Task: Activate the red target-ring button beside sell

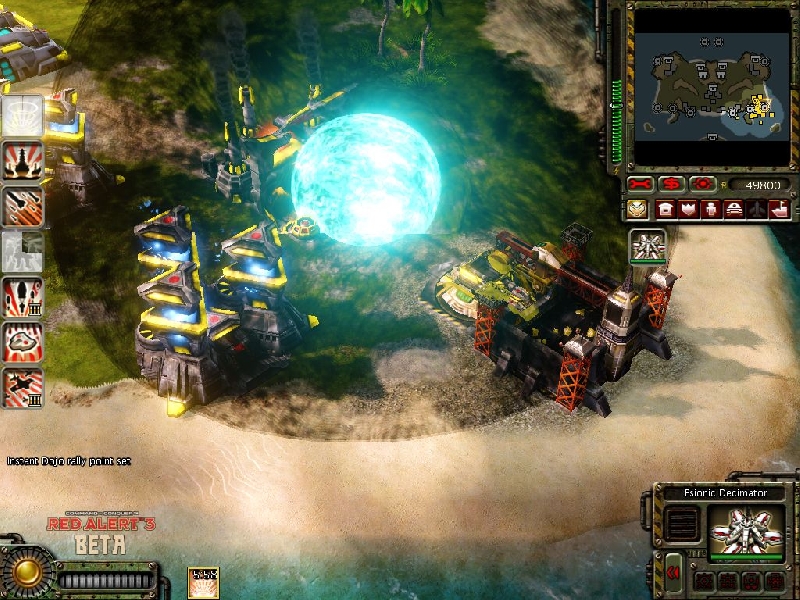Action: coord(704,185)
